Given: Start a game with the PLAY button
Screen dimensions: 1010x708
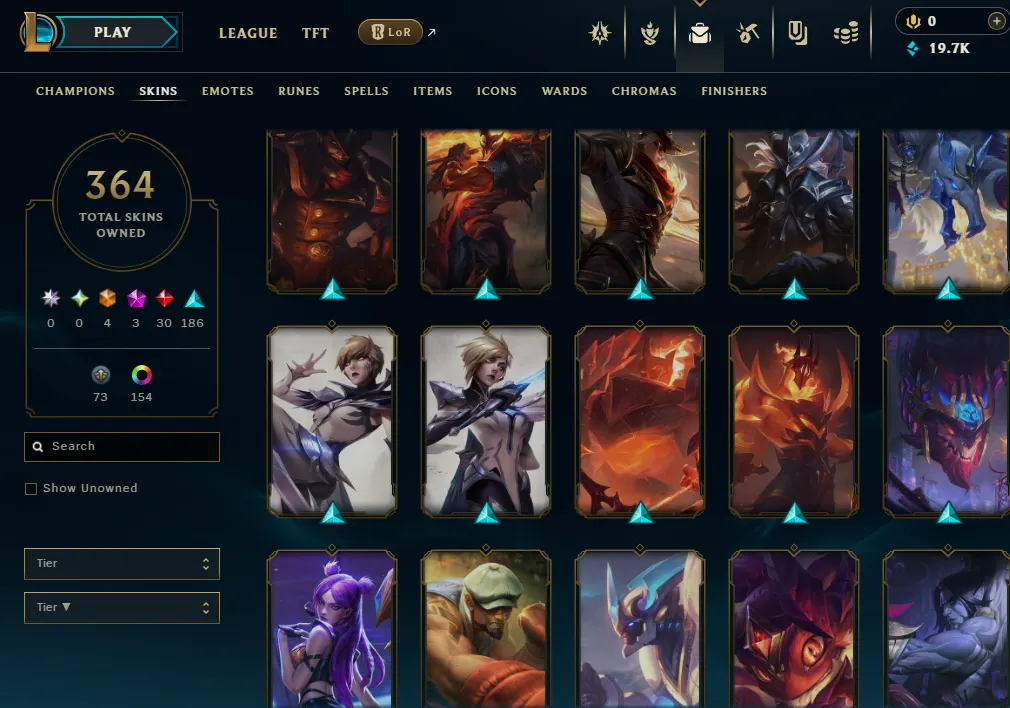Looking at the screenshot, I should pos(113,32).
